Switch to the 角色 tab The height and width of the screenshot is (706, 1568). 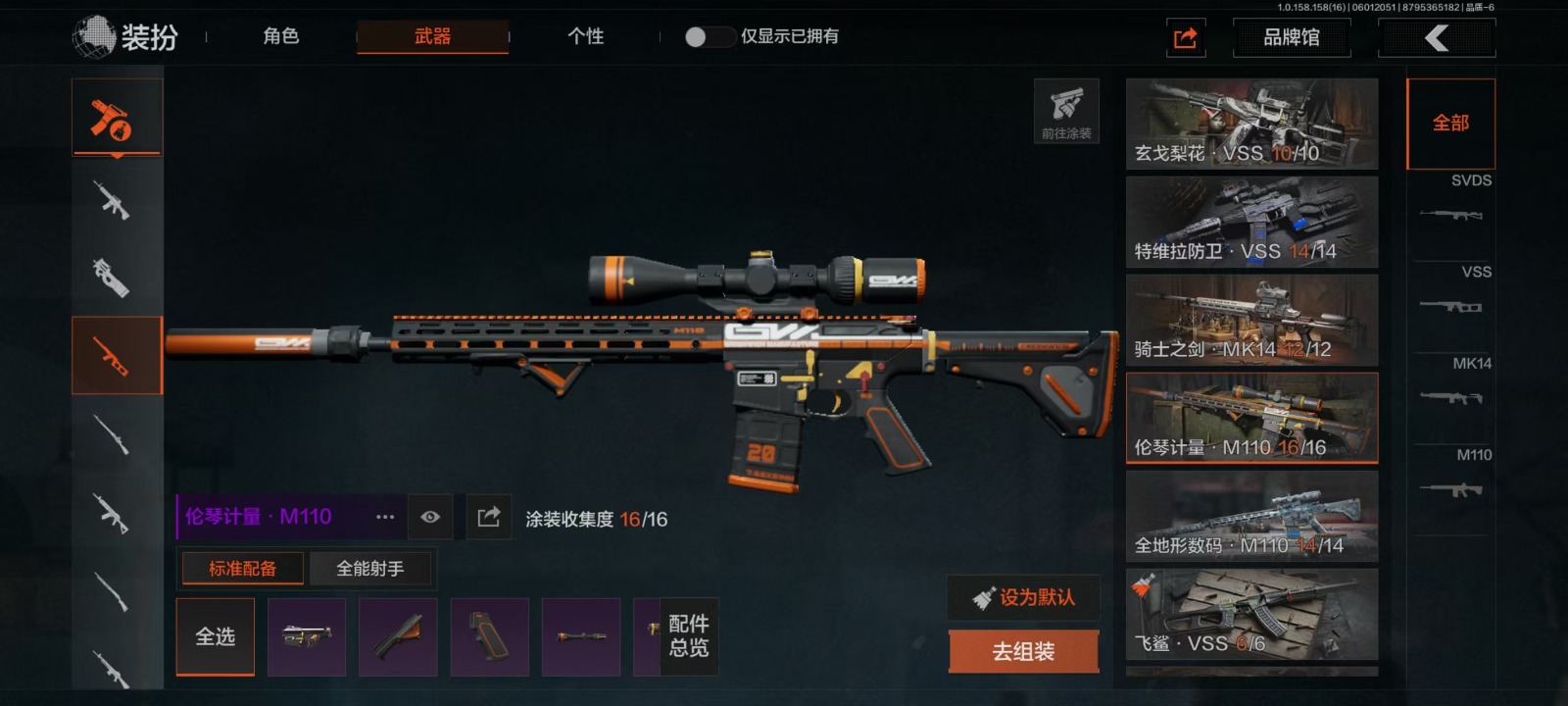(x=280, y=37)
